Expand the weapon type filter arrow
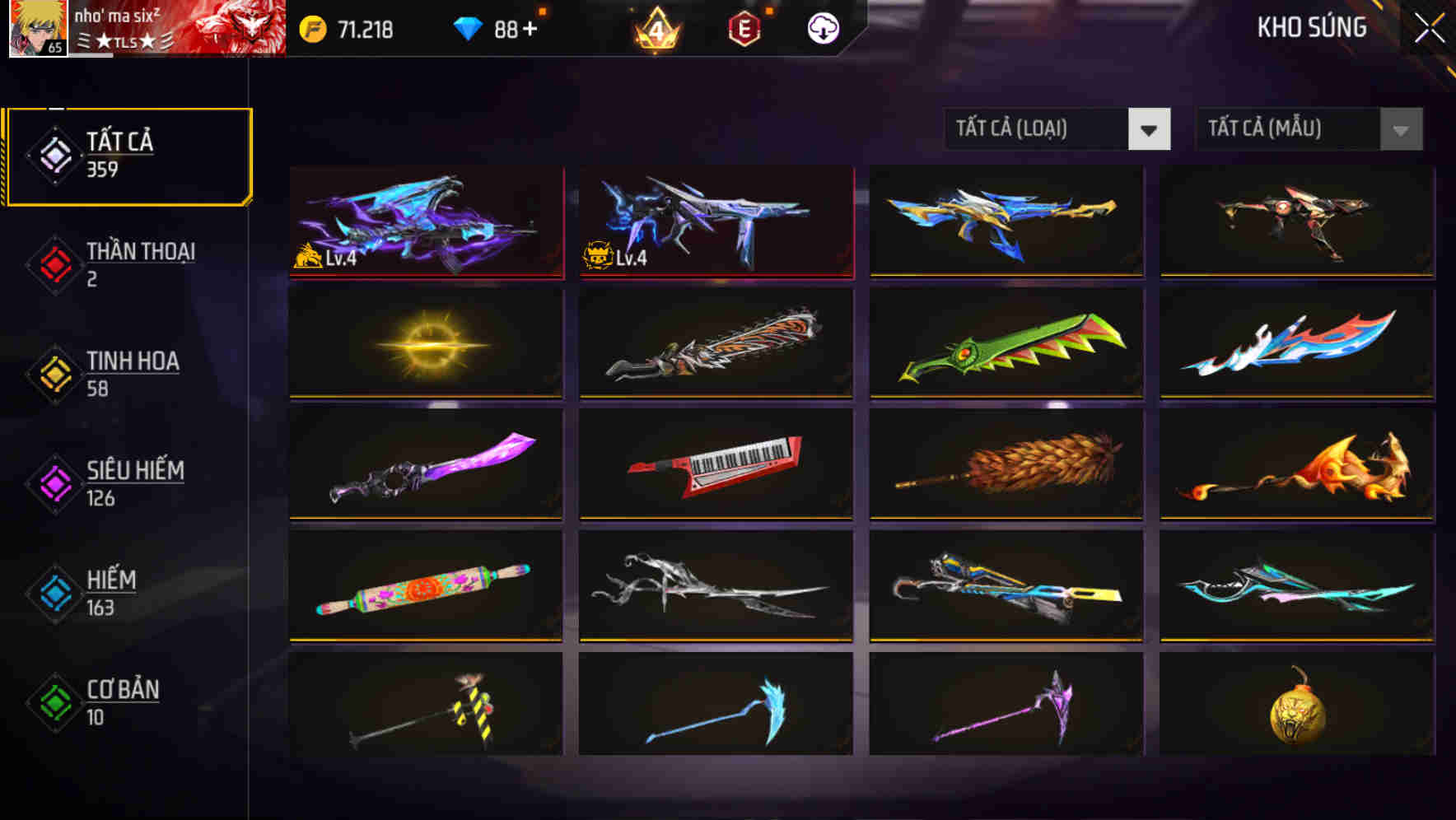Image resolution: width=1456 pixels, height=820 pixels. click(1150, 130)
